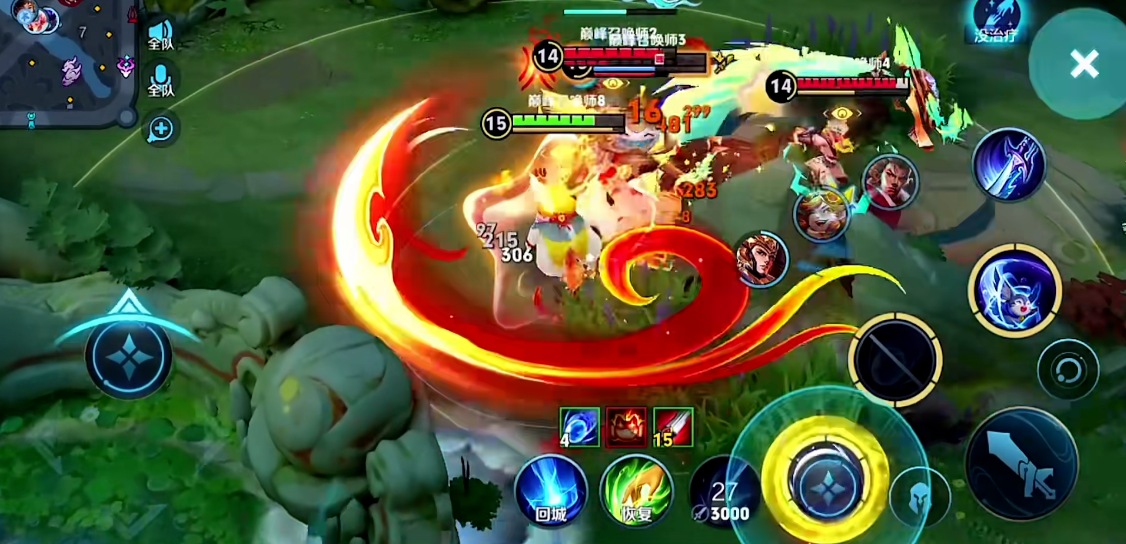Screen dimensions: 1126x544
Task: Select the red-gold helmeted enemy portrait
Action: click(761, 259)
